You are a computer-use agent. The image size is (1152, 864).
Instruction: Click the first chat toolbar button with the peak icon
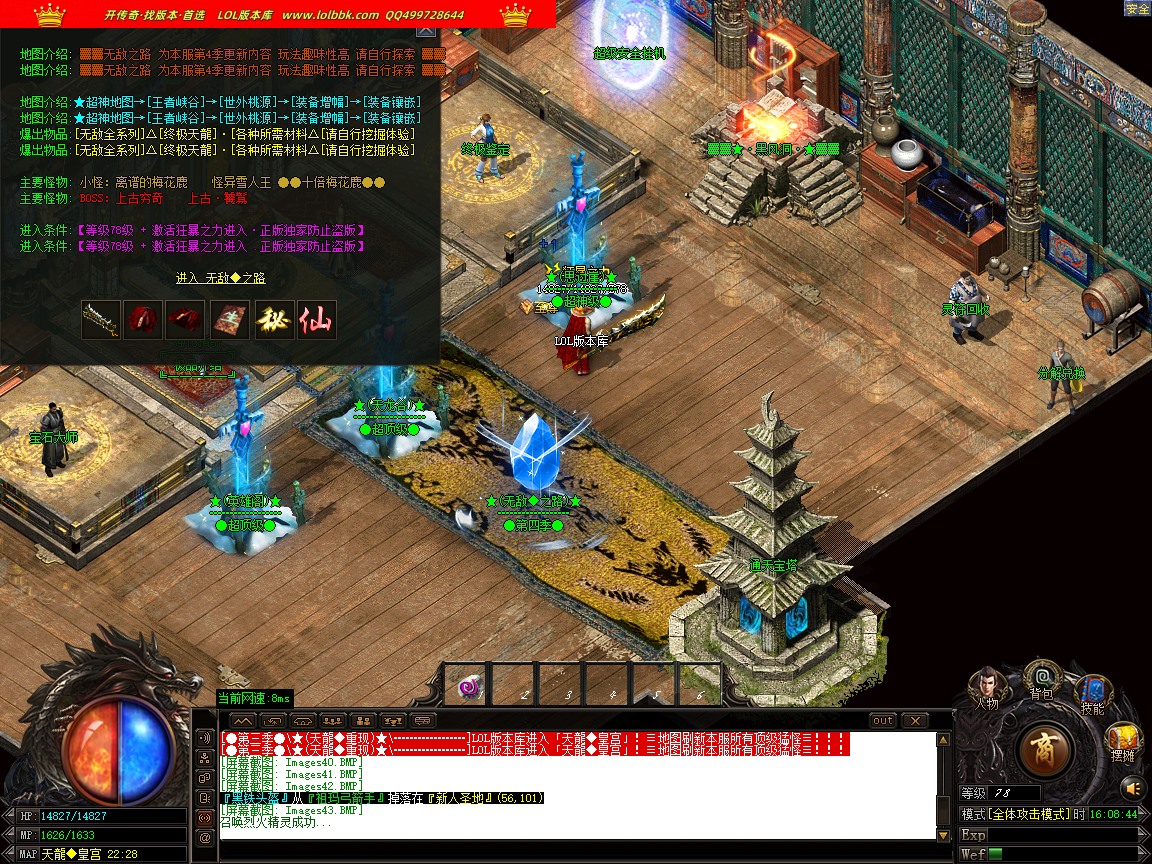coord(243,720)
